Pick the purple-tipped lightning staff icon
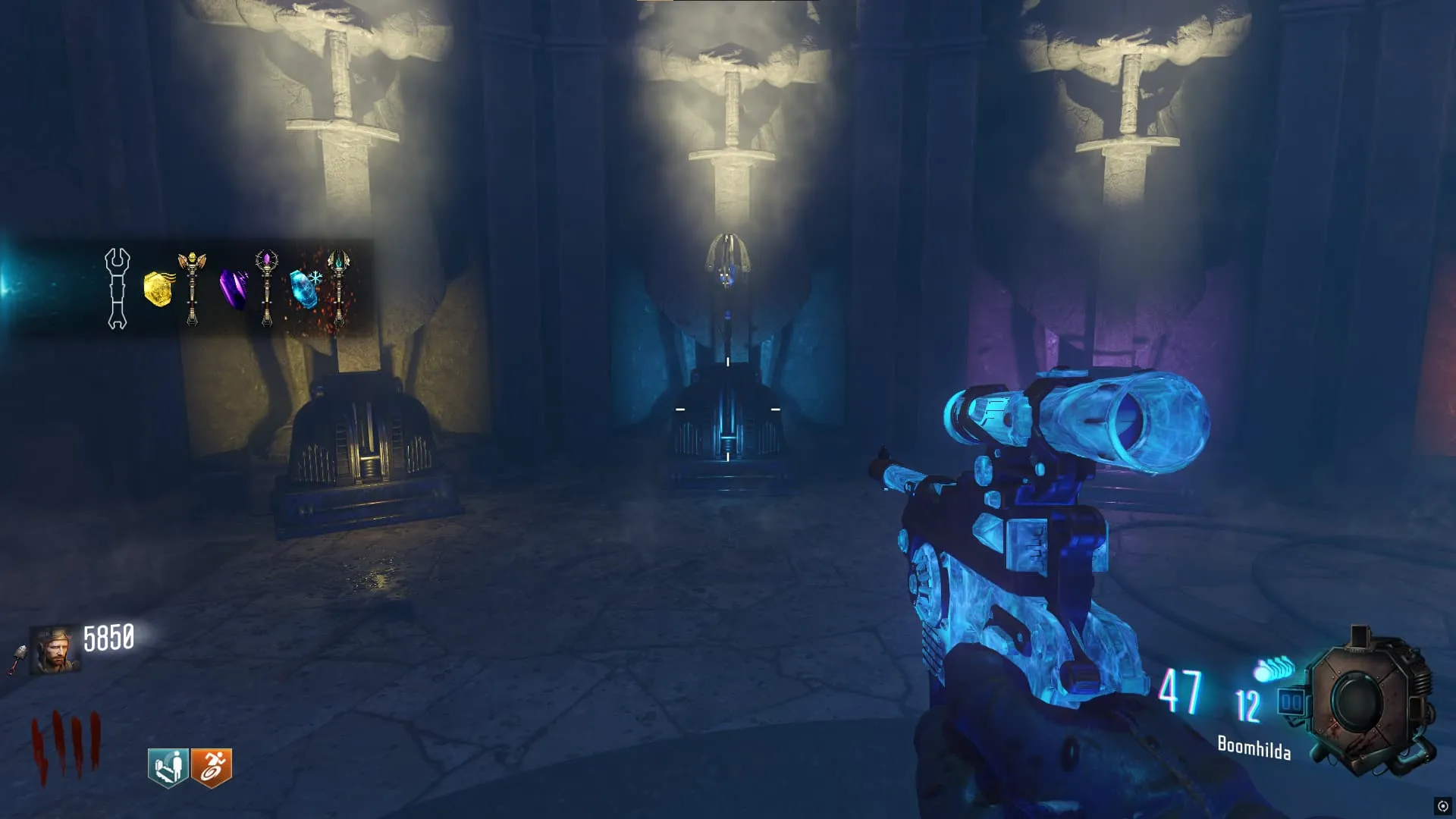 tap(266, 288)
